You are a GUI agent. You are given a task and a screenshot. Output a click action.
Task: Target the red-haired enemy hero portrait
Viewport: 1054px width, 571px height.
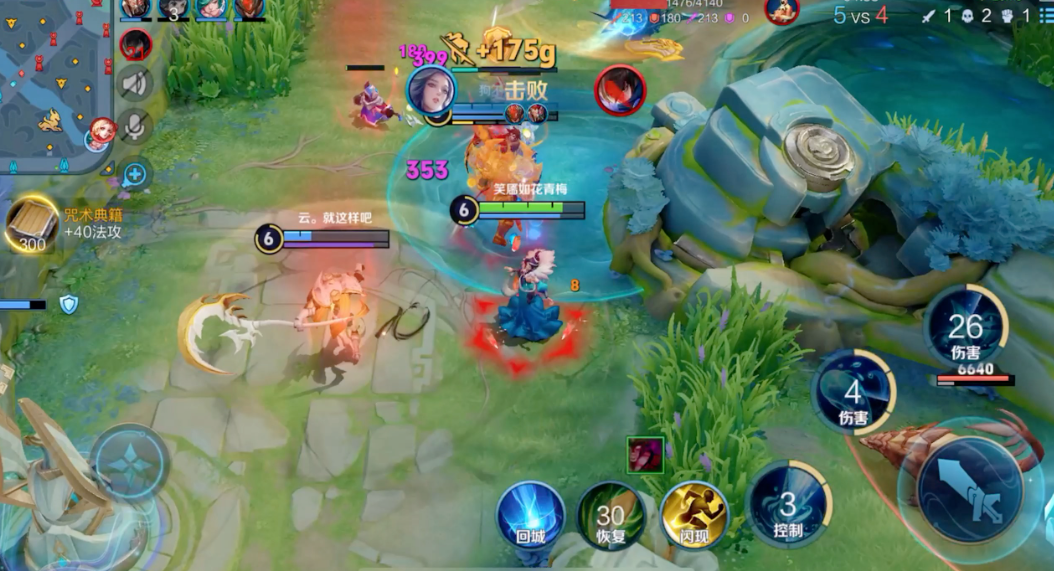click(620, 90)
